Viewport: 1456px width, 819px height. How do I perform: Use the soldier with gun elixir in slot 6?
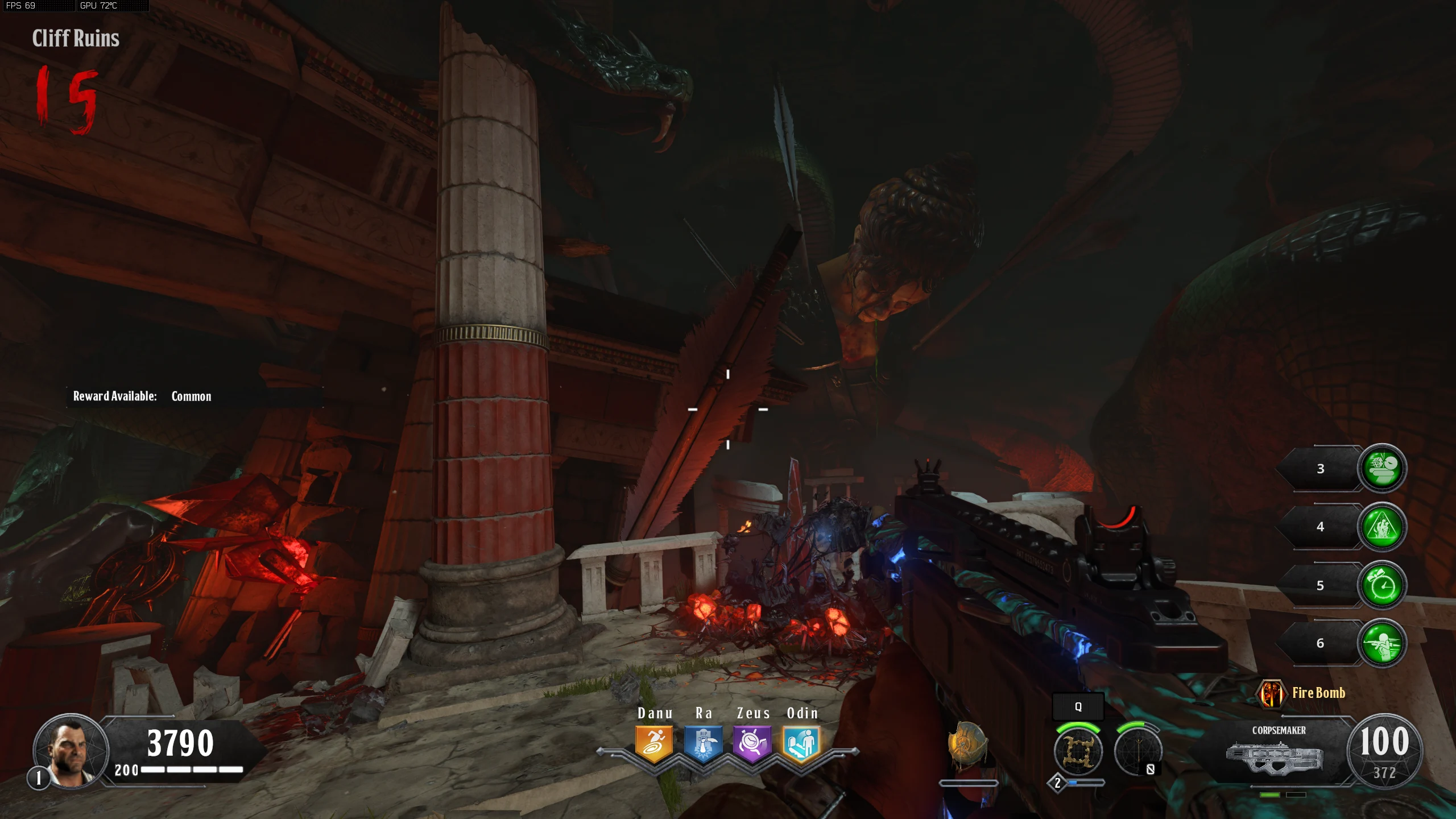[1381, 644]
